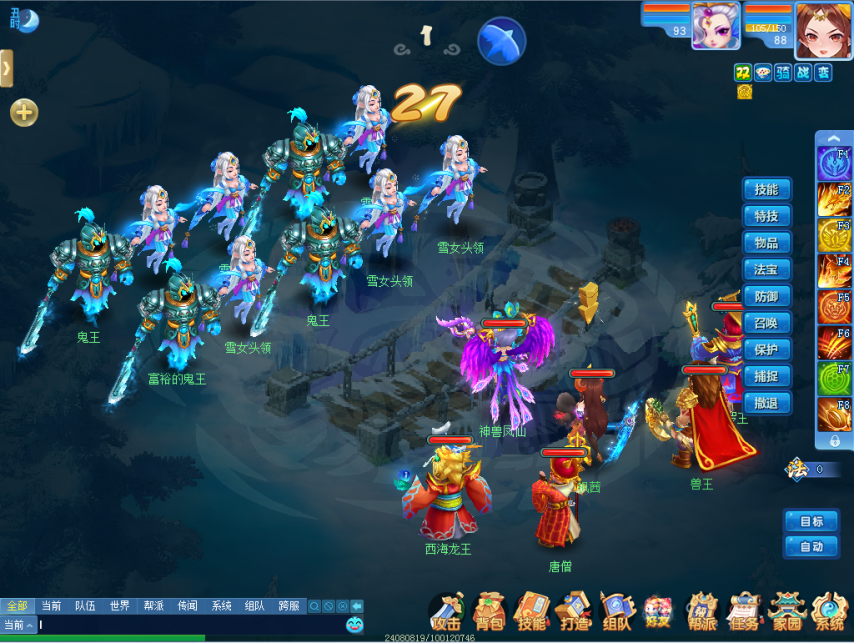Open the 技能 battle skills menu
The height and width of the screenshot is (643, 854).
click(x=767, y=190)
